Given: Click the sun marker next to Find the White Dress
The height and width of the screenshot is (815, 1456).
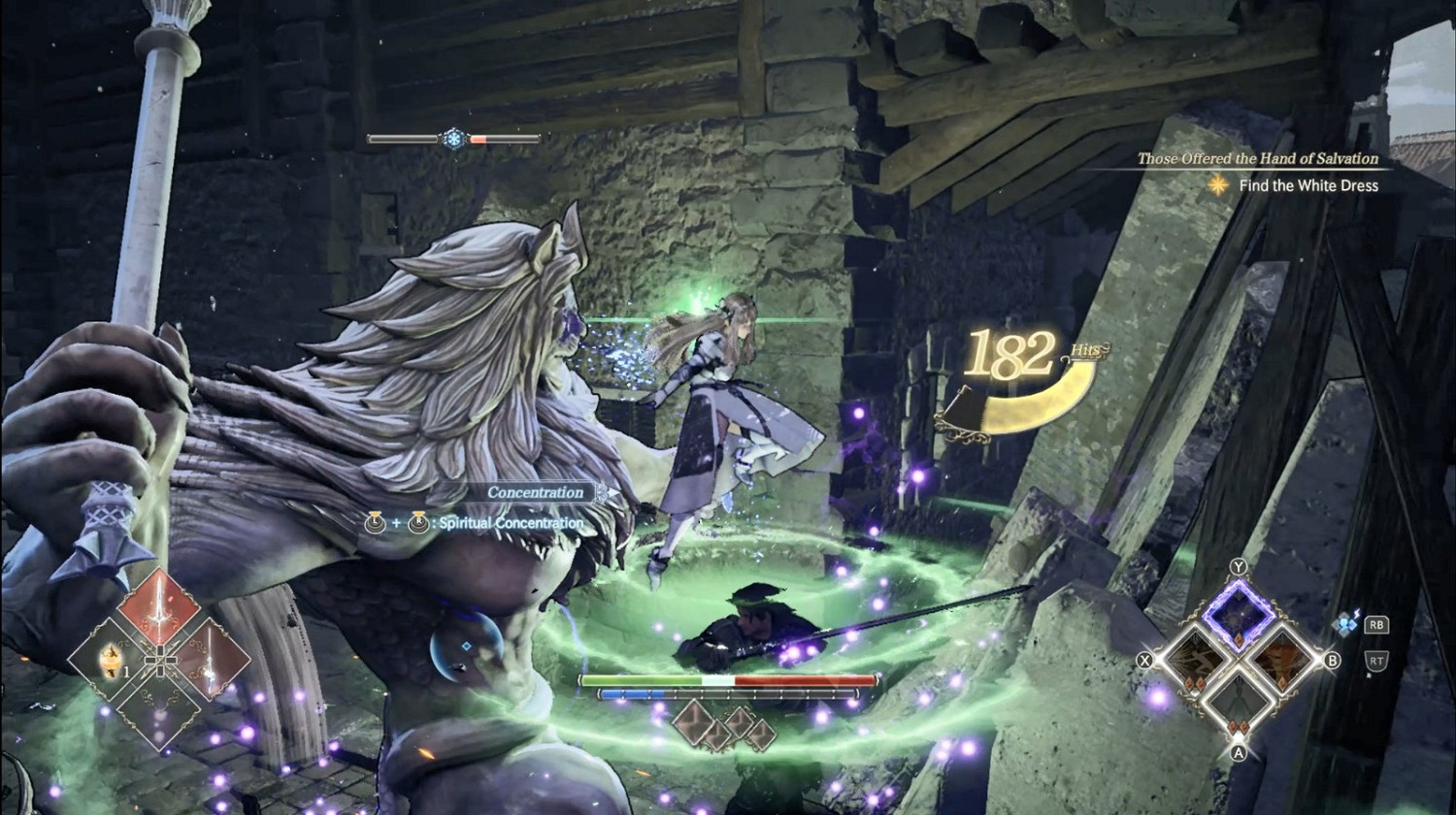Looking at the screenshot, I should pyautogui.click(x=1217, y=184).
